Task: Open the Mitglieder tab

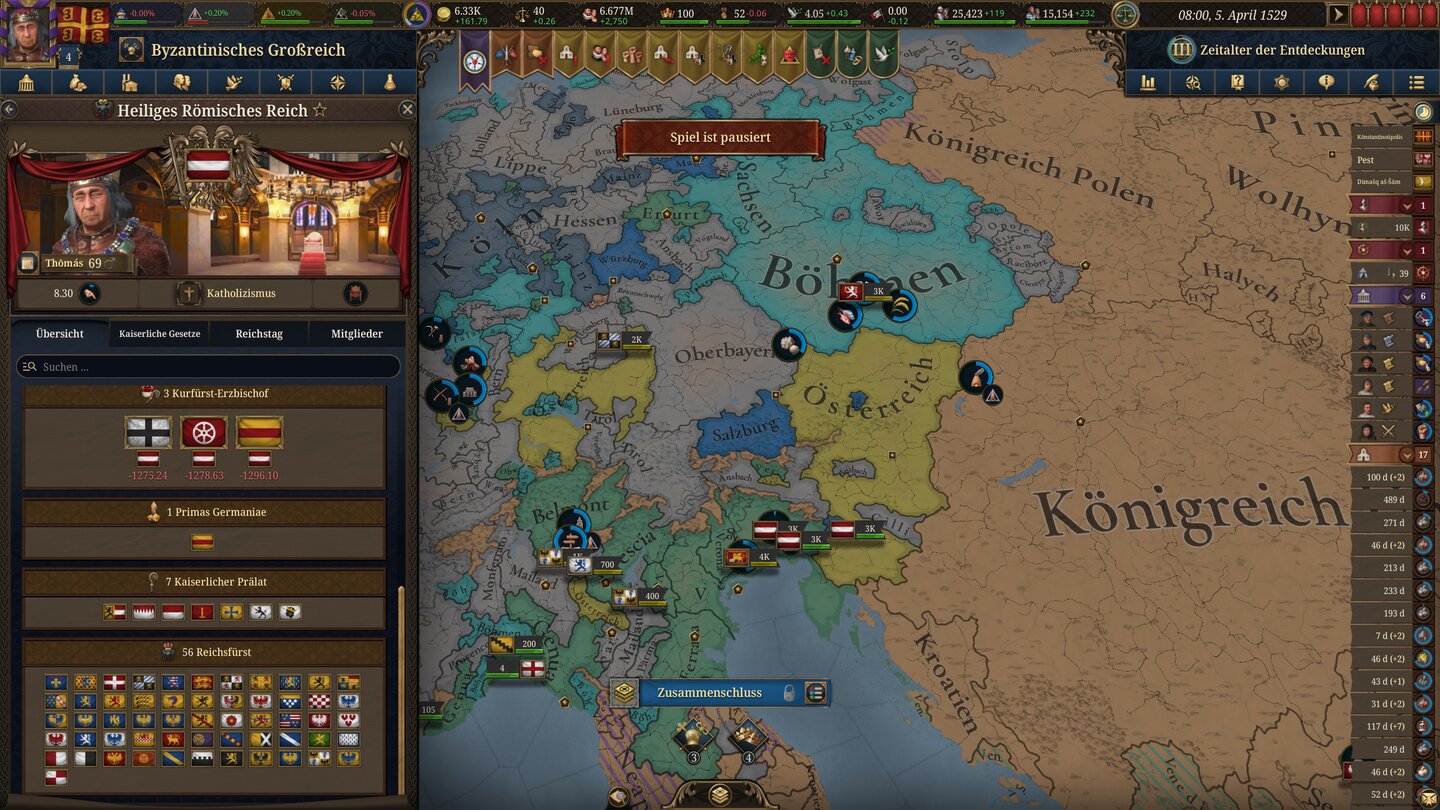Action: coord(356,333)
